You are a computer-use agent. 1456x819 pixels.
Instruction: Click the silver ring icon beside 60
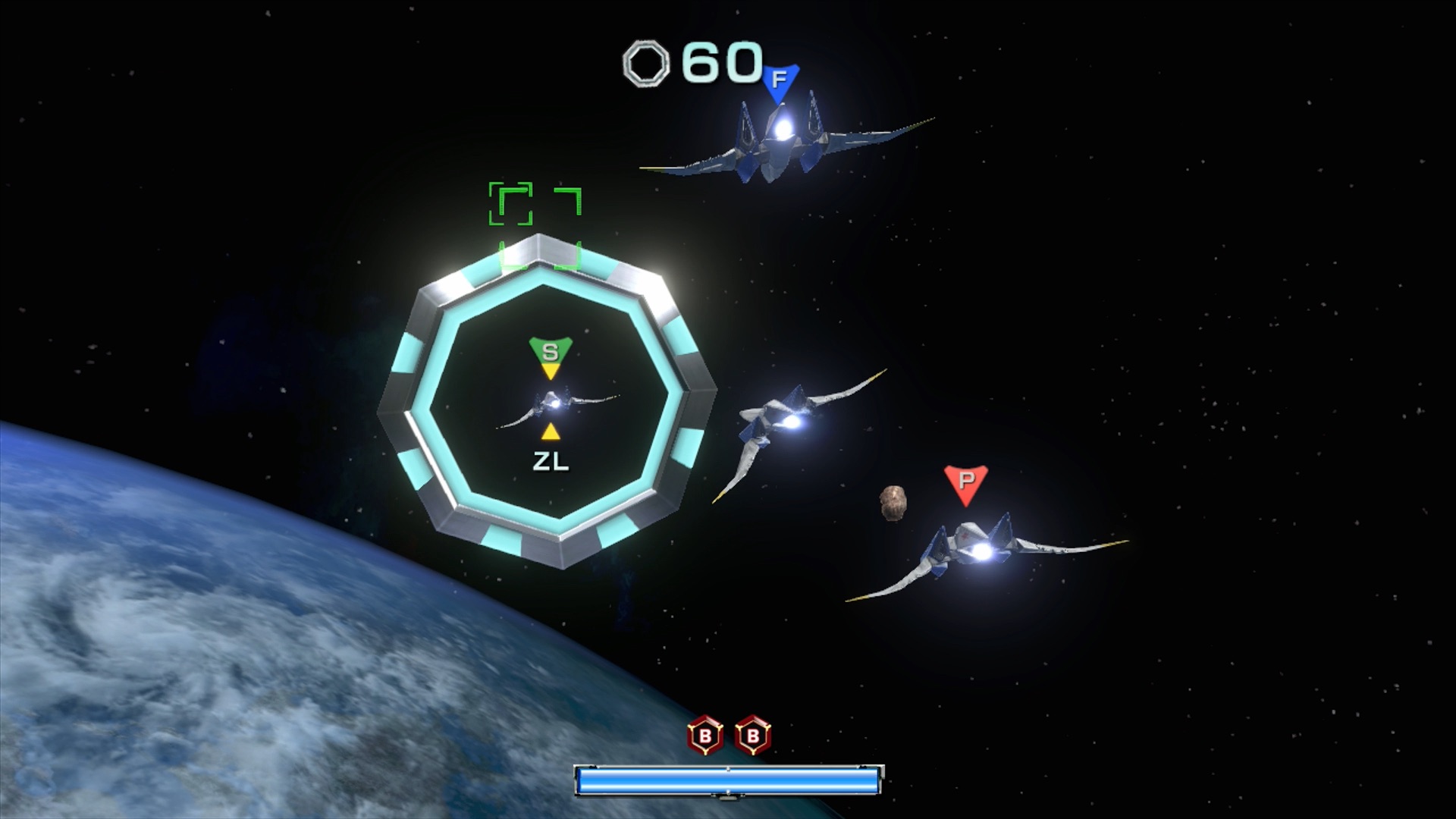(647, 63)
